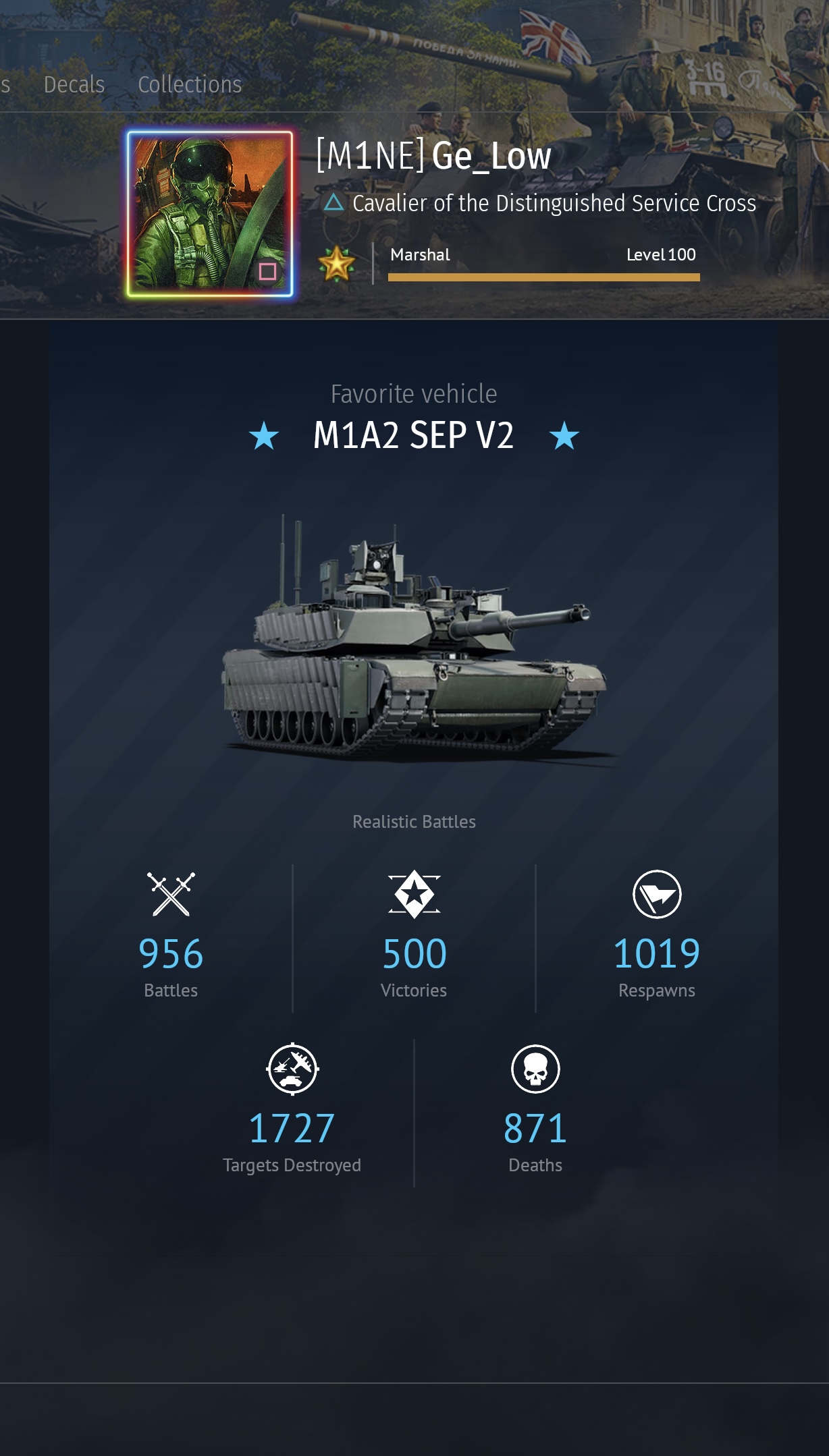This screenshot has width=829, height=1456.
Task: Click the gold Marshal rank star icon
Action: pyautogui.click(x=336, y=263)
